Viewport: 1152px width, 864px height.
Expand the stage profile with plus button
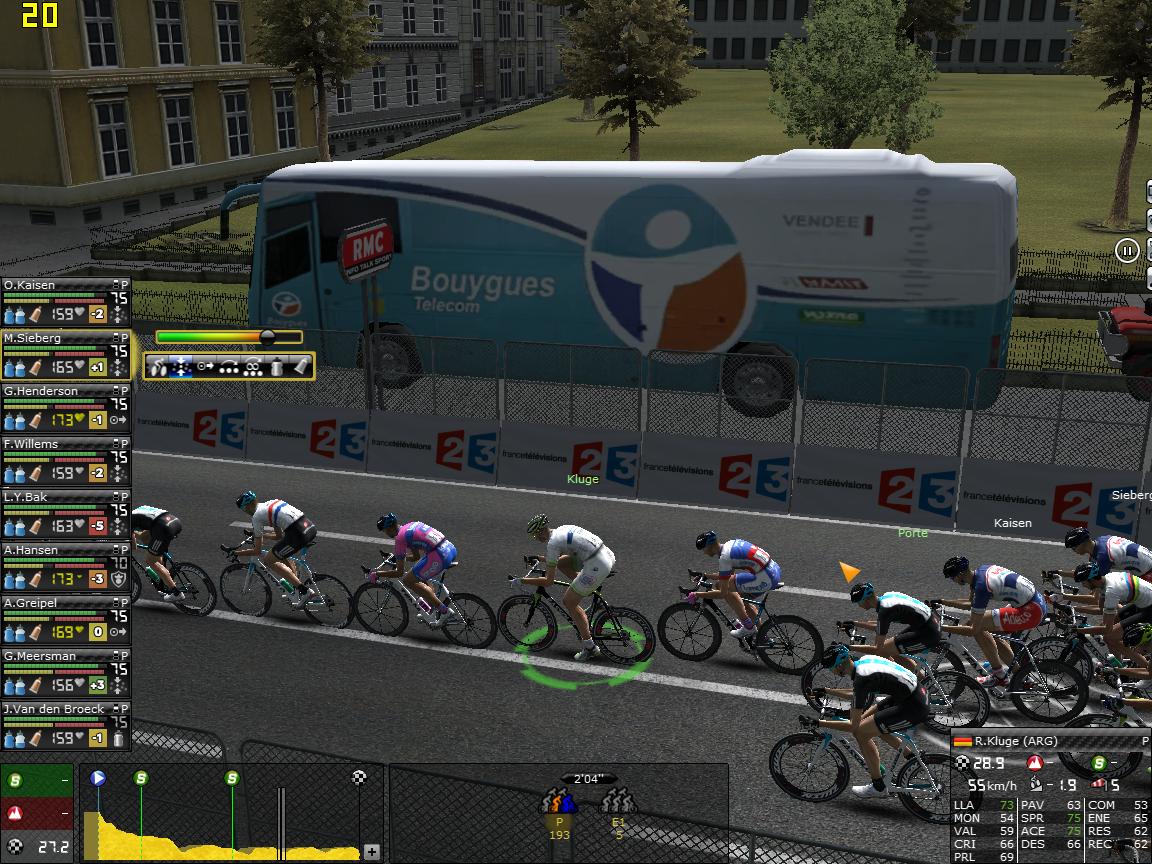click(371, 852)
